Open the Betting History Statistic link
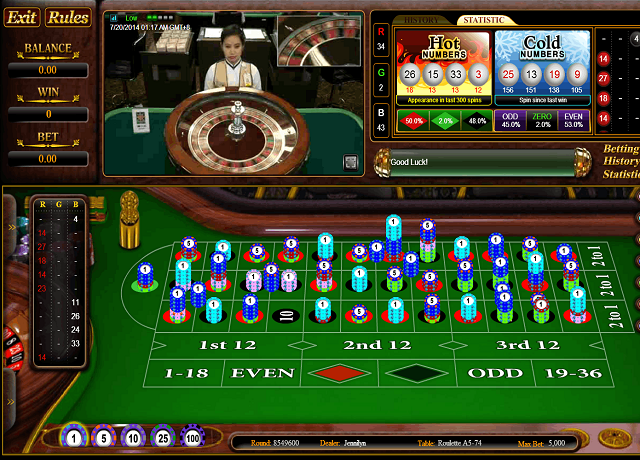 click(621, 161)
